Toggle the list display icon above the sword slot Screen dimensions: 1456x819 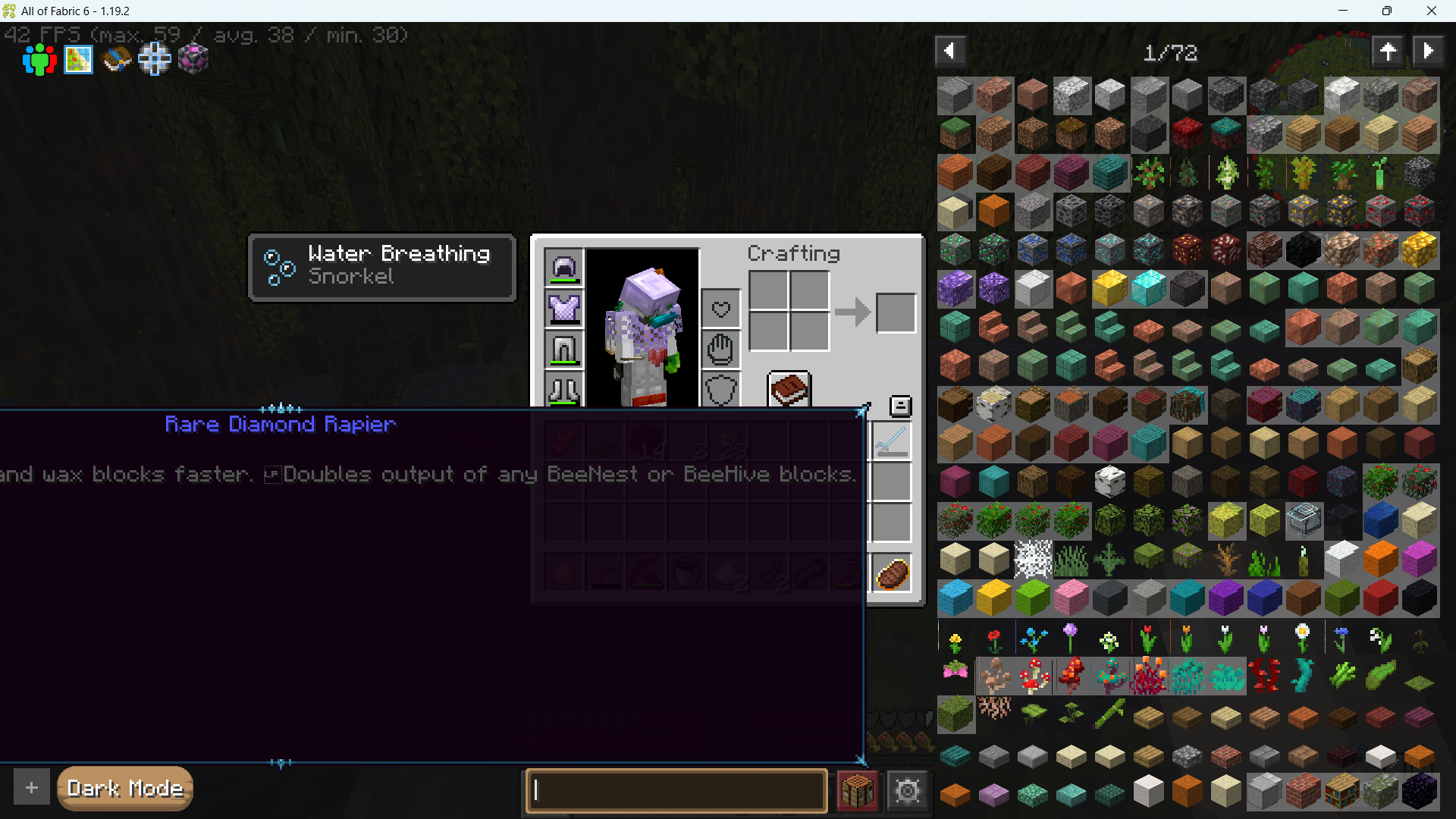(x=900, y=406)
